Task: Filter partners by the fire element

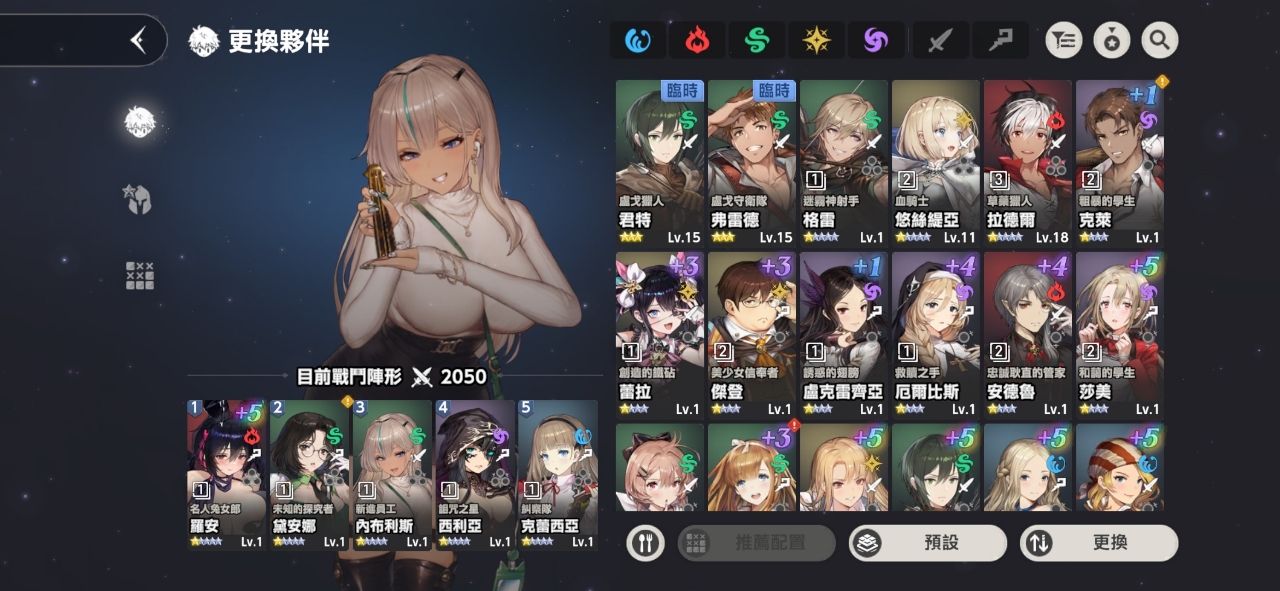Action: 697,40
